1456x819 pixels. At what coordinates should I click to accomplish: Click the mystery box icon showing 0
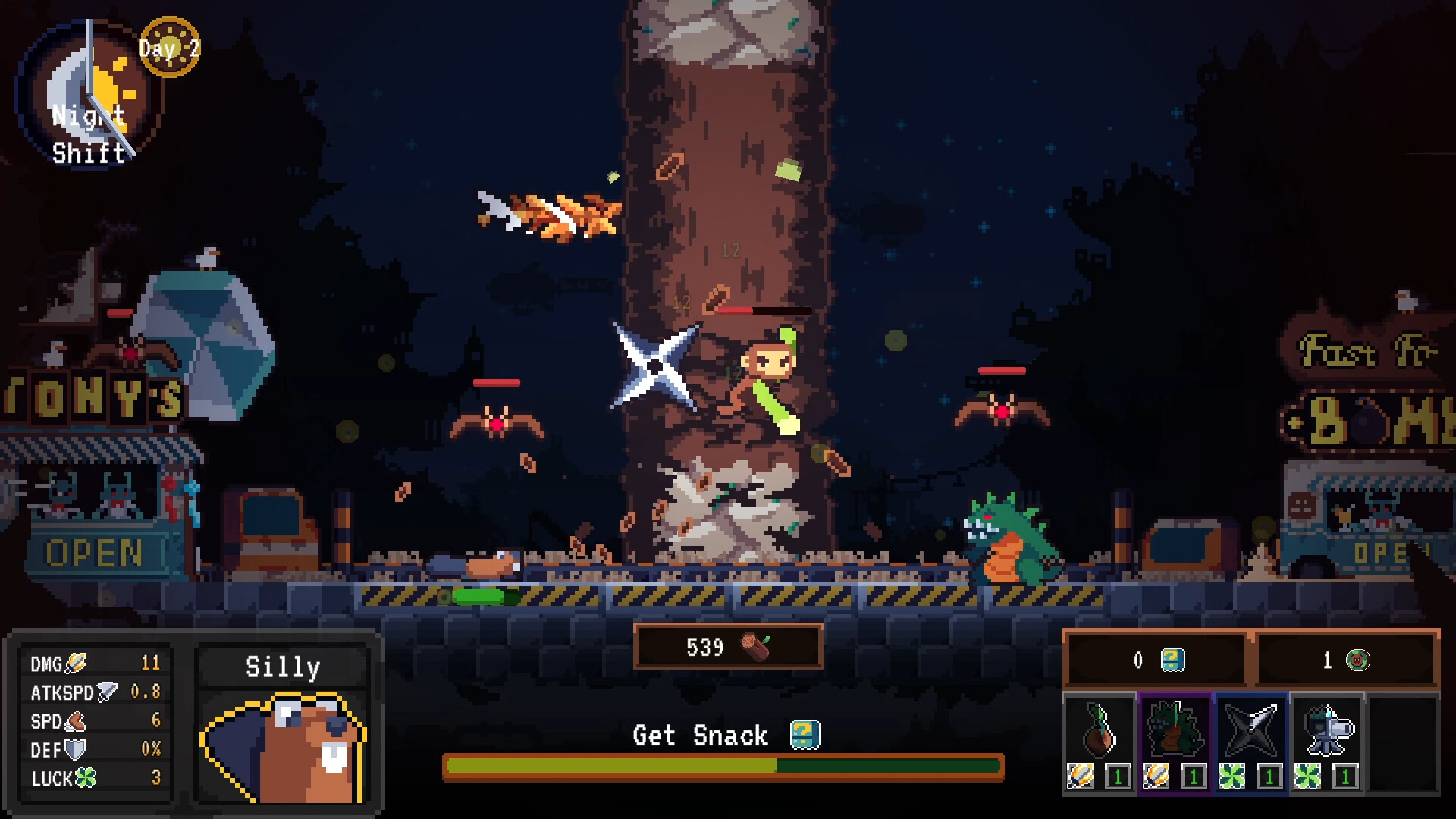tap(1172, 660)
